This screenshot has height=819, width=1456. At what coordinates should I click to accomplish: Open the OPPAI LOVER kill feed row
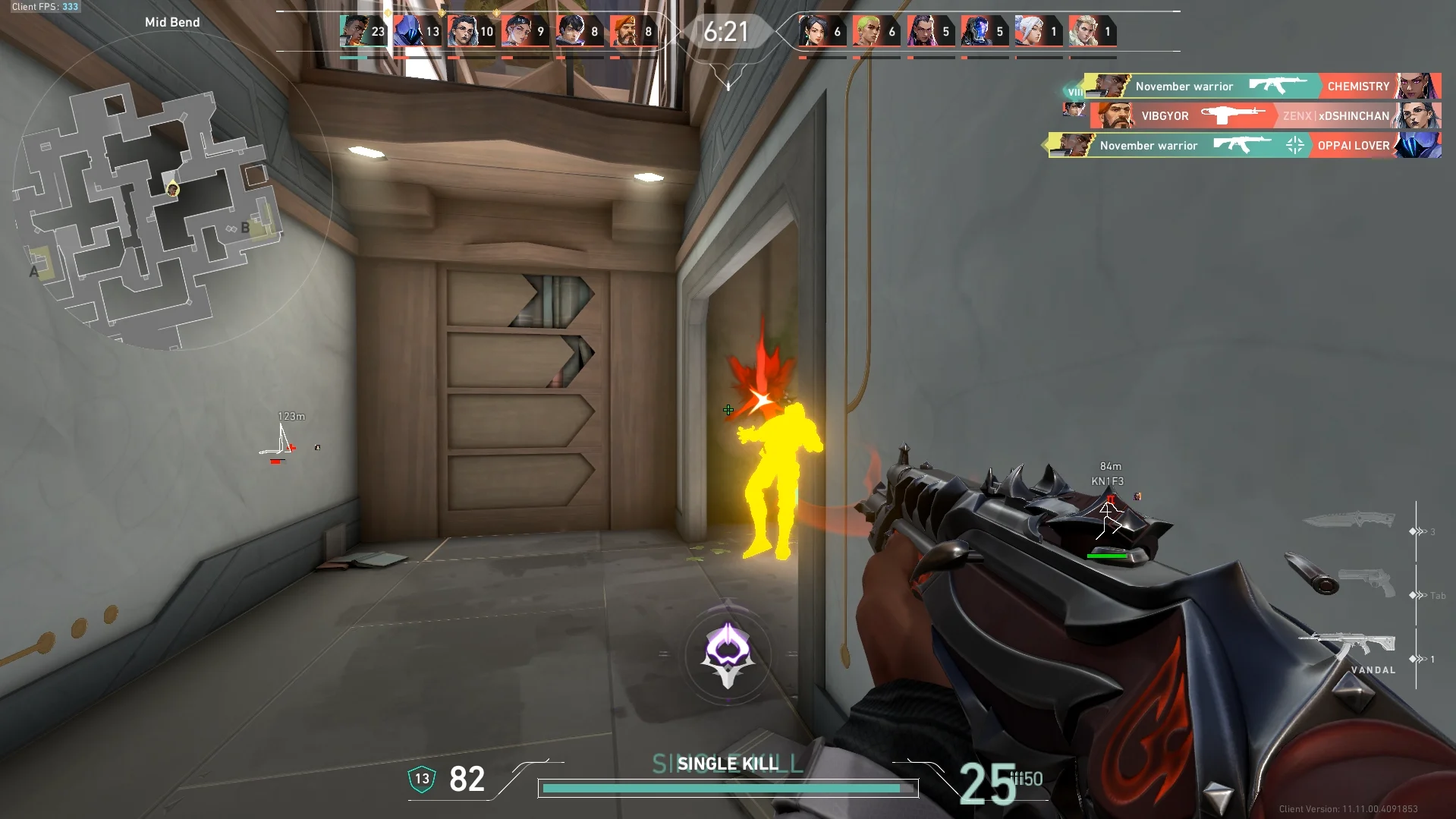(1244, 145)
